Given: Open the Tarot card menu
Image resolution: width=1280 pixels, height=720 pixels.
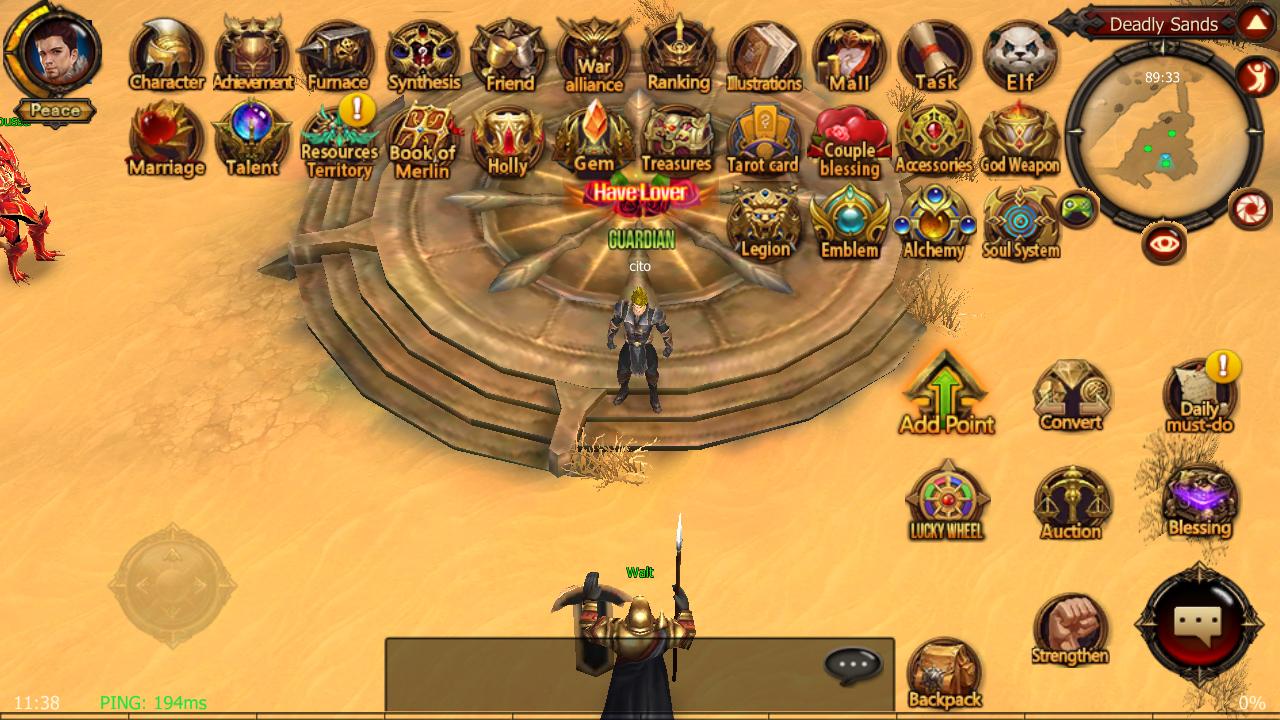Looking at the screenshot, I should click(763, 140).
